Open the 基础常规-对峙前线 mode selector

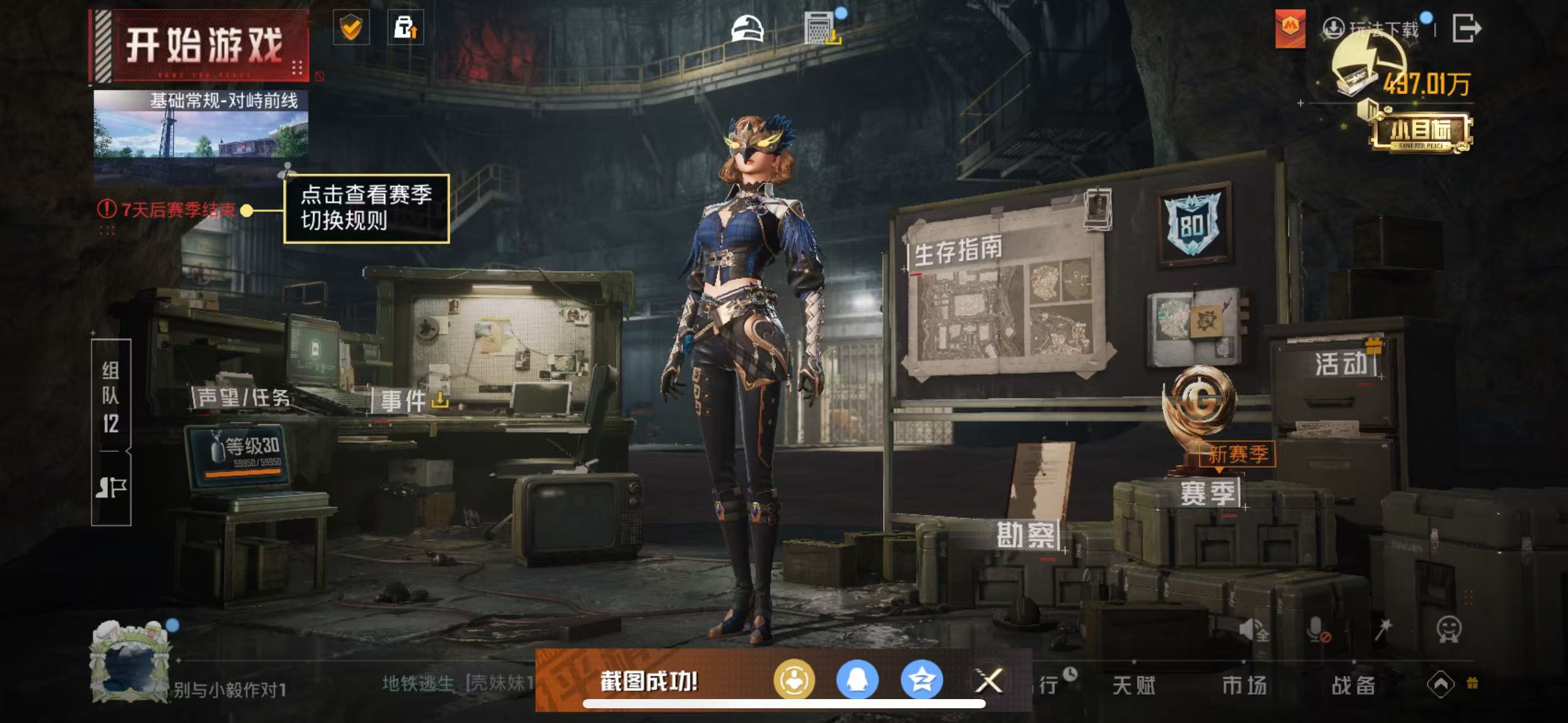click(x=201, y=126)
